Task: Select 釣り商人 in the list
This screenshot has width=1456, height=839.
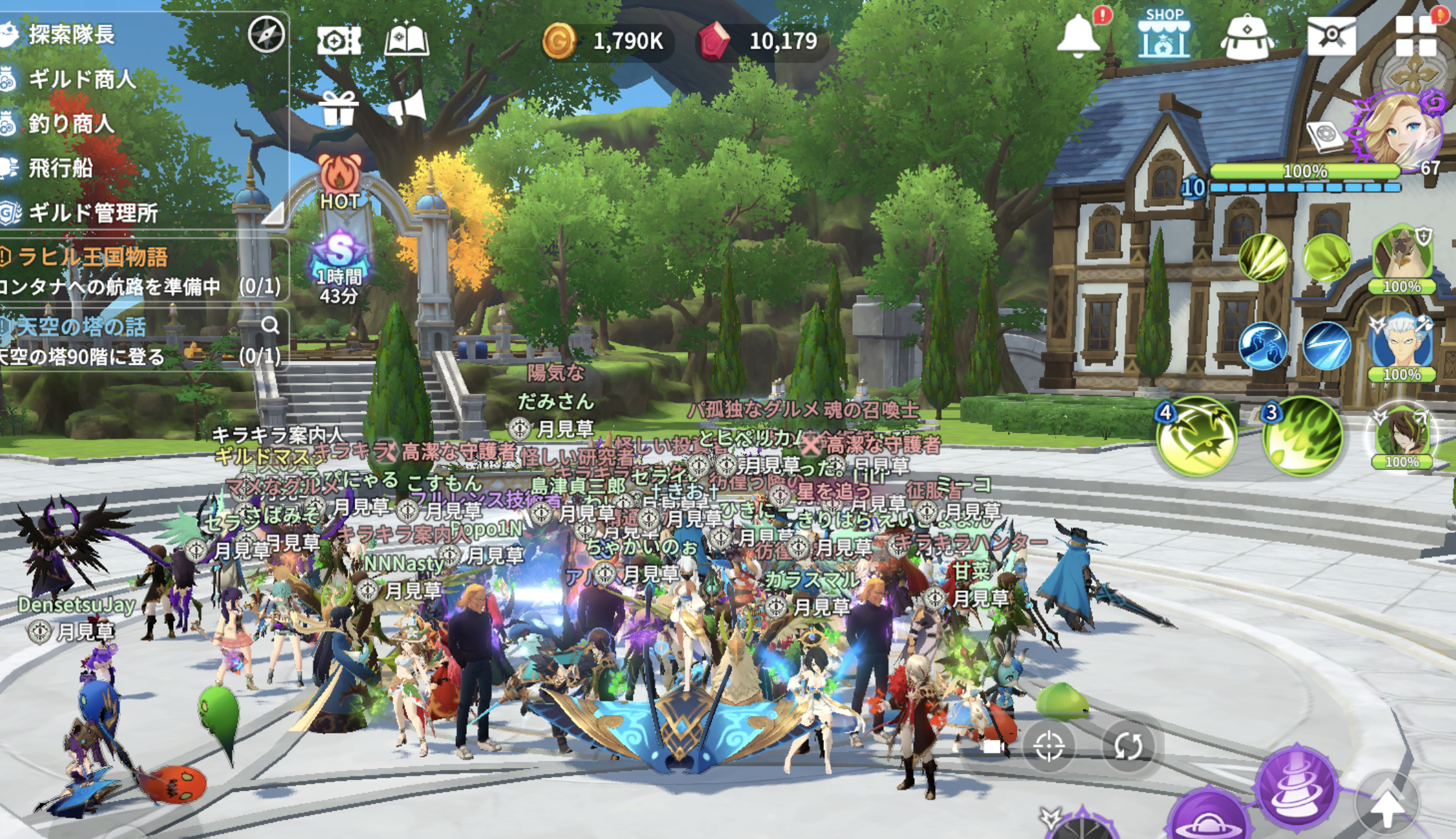Action: tap(71, 124)
